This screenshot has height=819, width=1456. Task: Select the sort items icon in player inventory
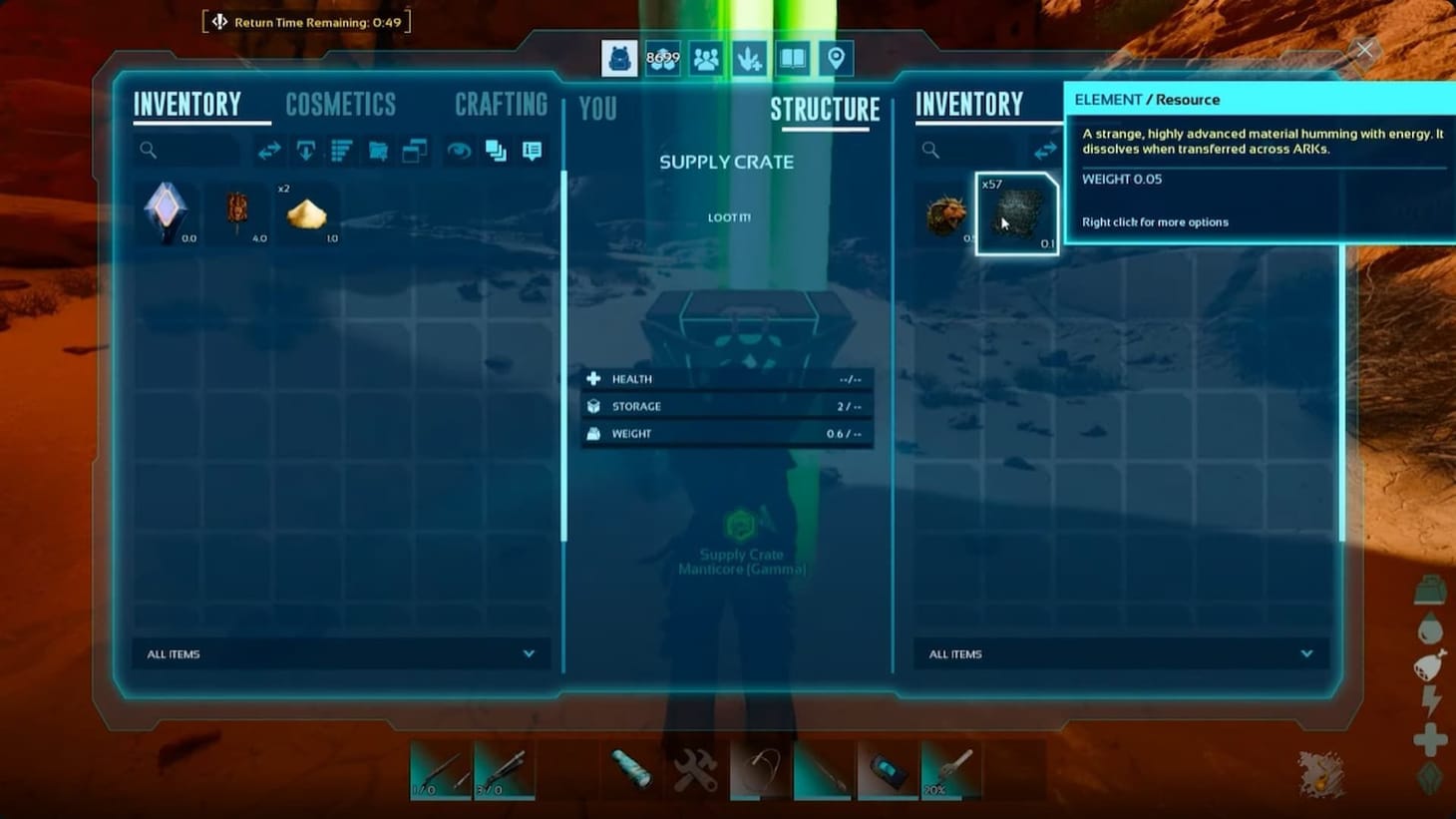pyautogui.click(x=341, y=151)
